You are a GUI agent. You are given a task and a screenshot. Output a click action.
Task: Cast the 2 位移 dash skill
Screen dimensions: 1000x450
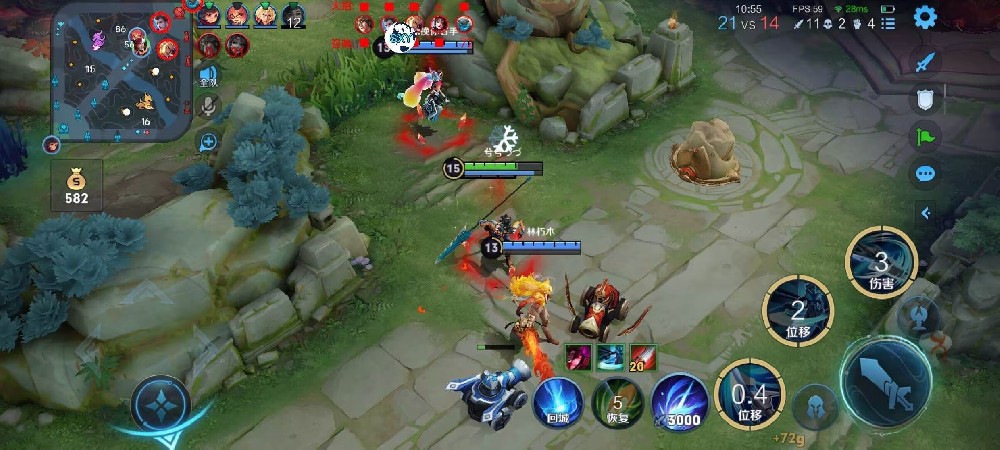coord(798,308)
